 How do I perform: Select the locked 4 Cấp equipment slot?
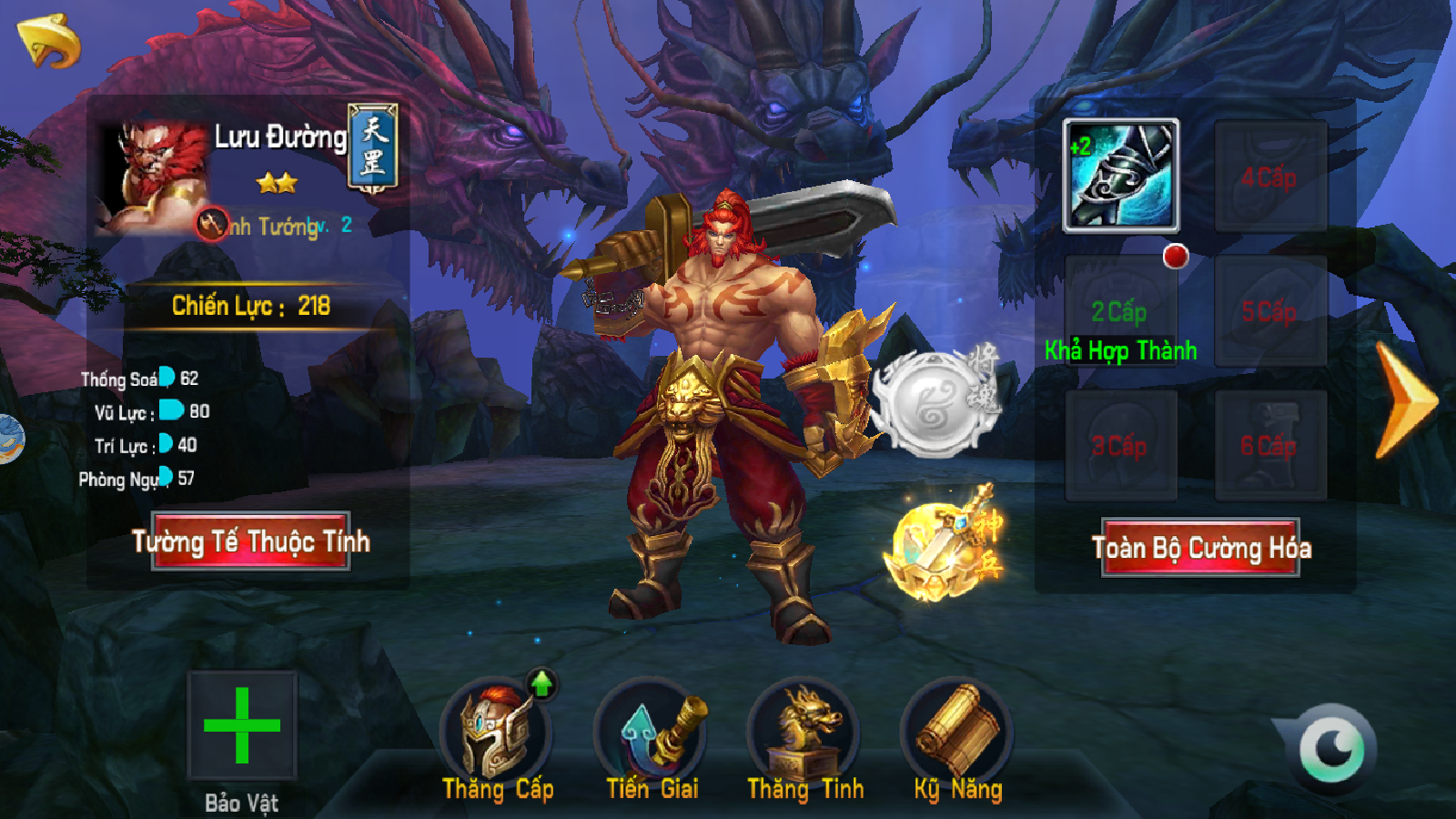(x=1269, y=177)
